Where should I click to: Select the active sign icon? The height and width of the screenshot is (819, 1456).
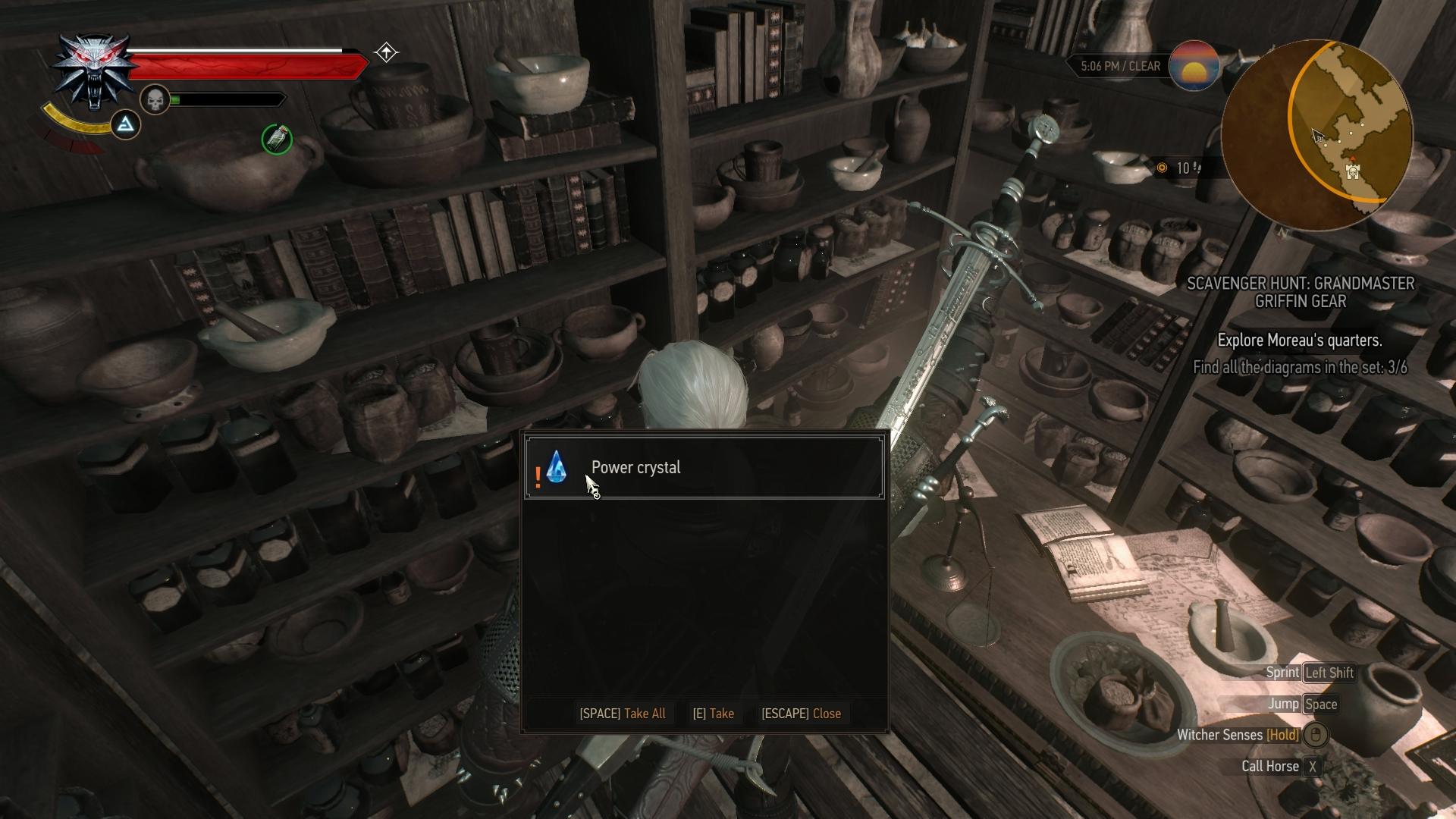pos(126,124)
